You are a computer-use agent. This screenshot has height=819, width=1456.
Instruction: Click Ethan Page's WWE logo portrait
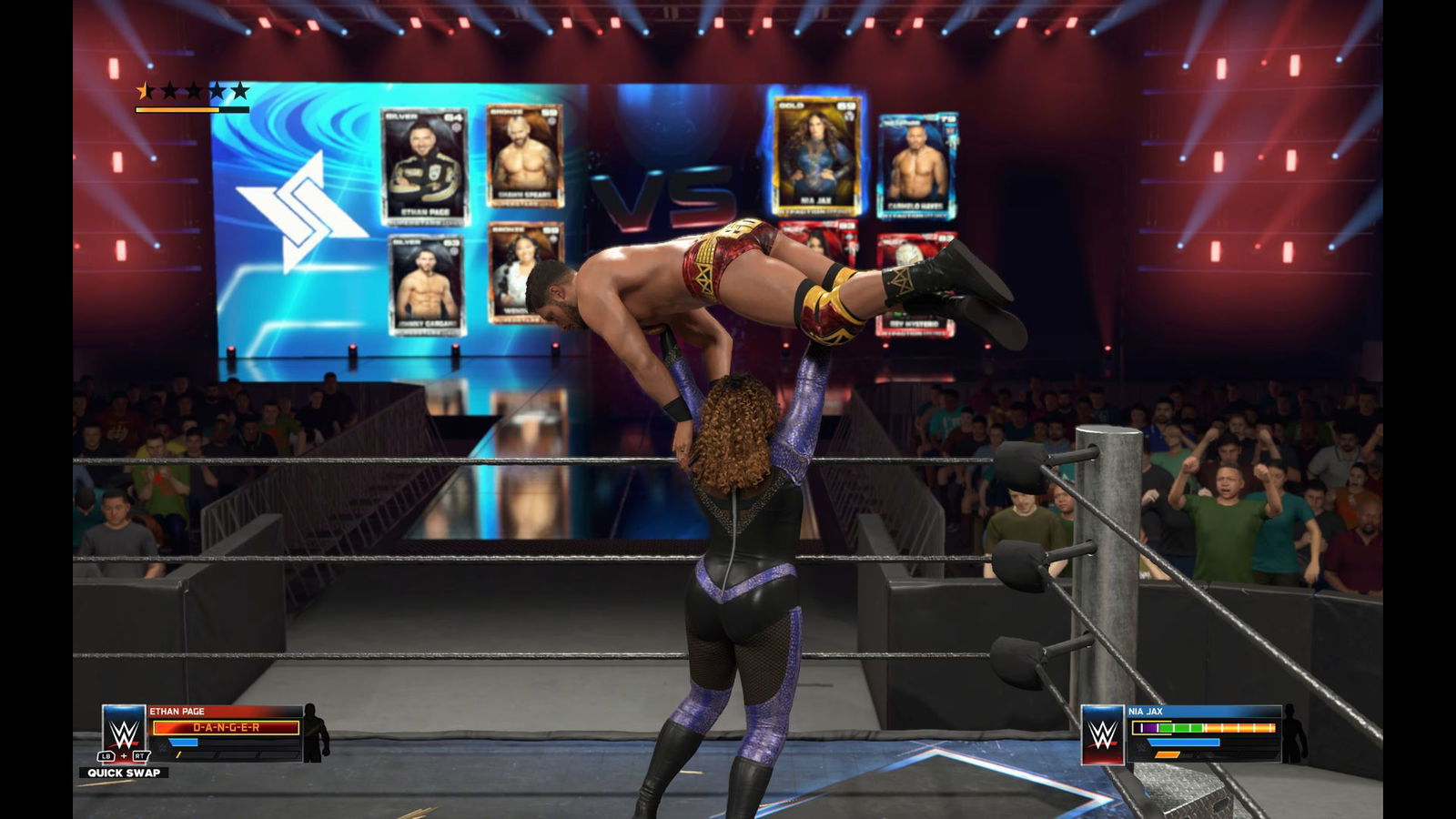coord(124,731)
